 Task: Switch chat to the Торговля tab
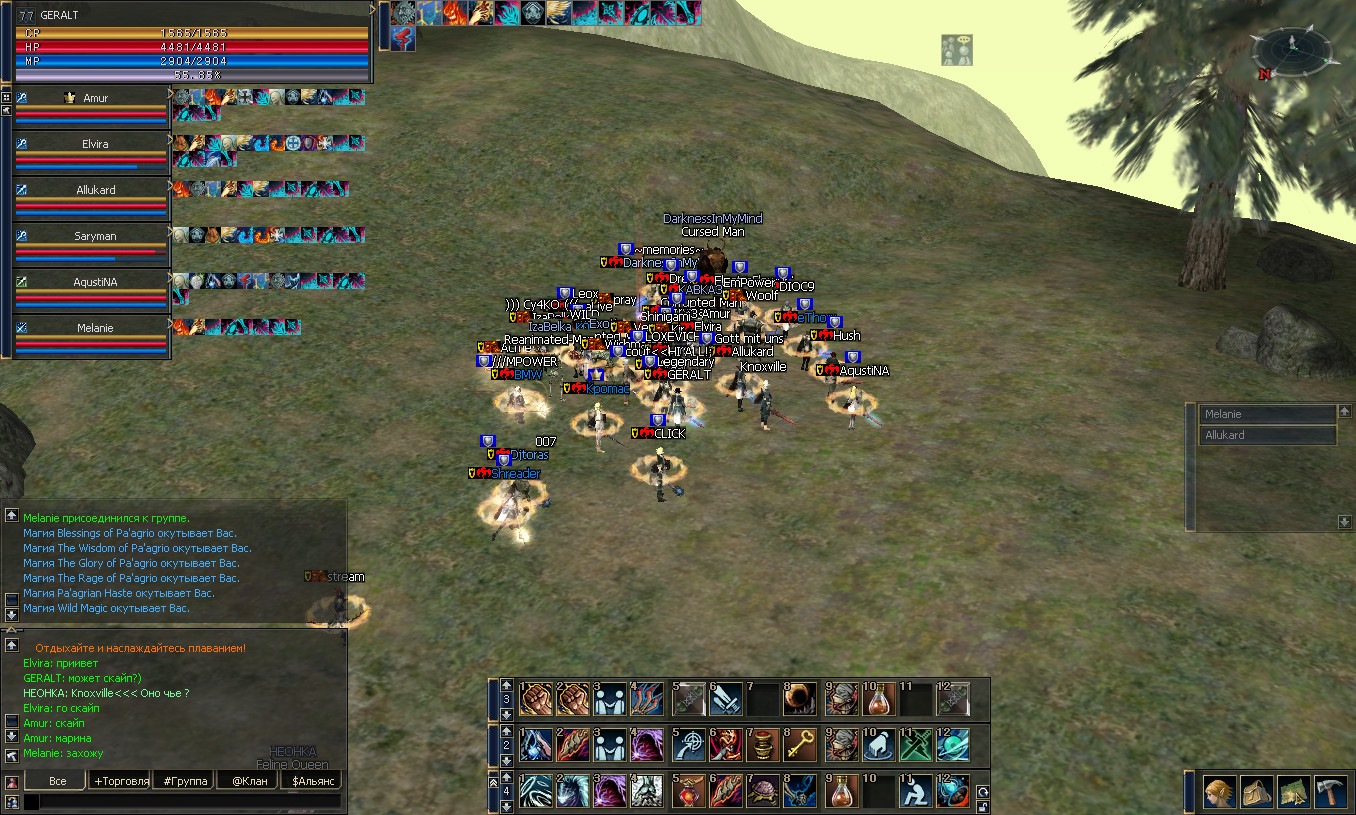120,780
